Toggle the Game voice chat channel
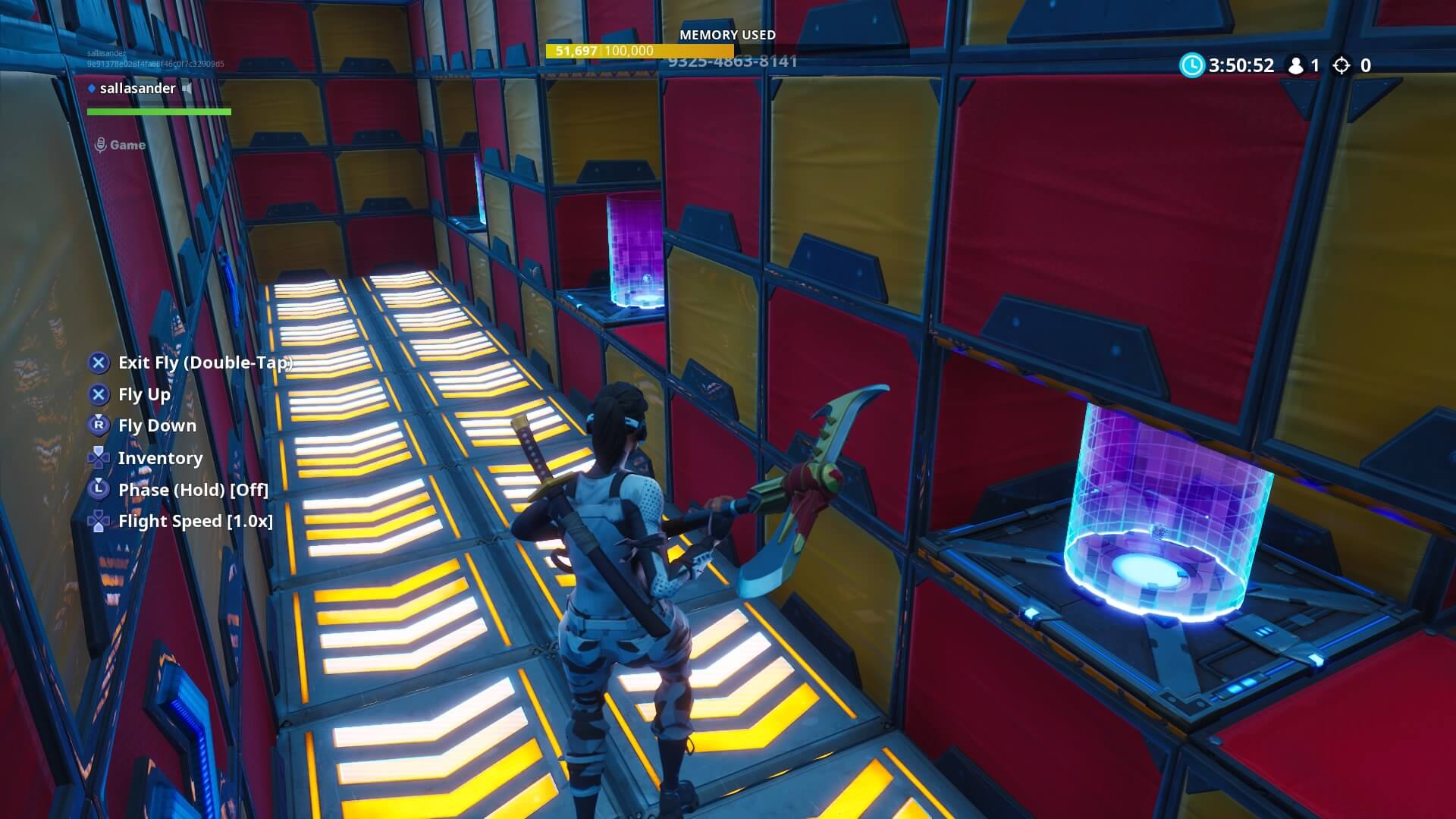1456x819 pixels. (130, 144)
